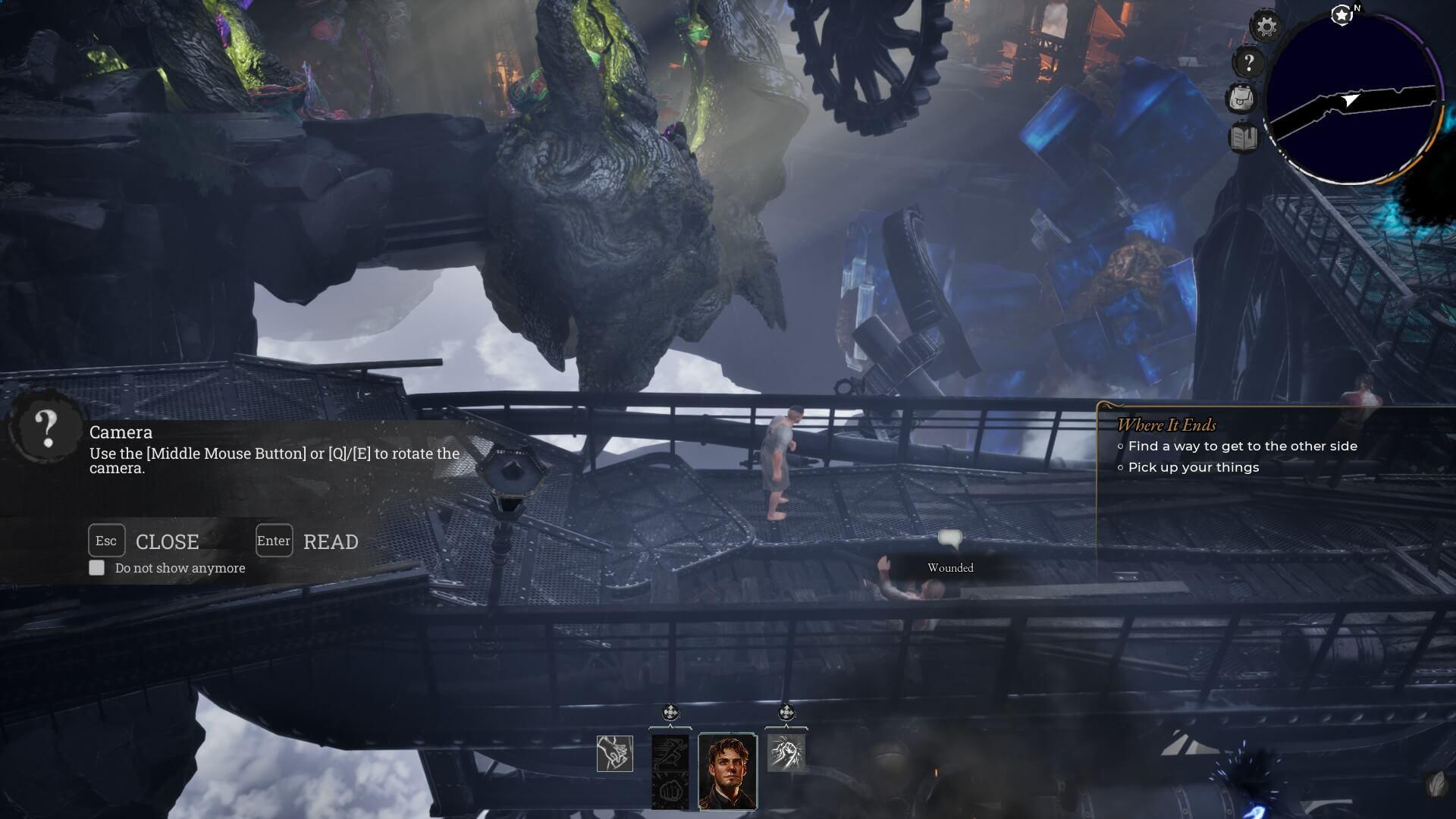Click the arrows icon above the running figure
Viewport: 1456px width, 819px height.
point(670,712)
